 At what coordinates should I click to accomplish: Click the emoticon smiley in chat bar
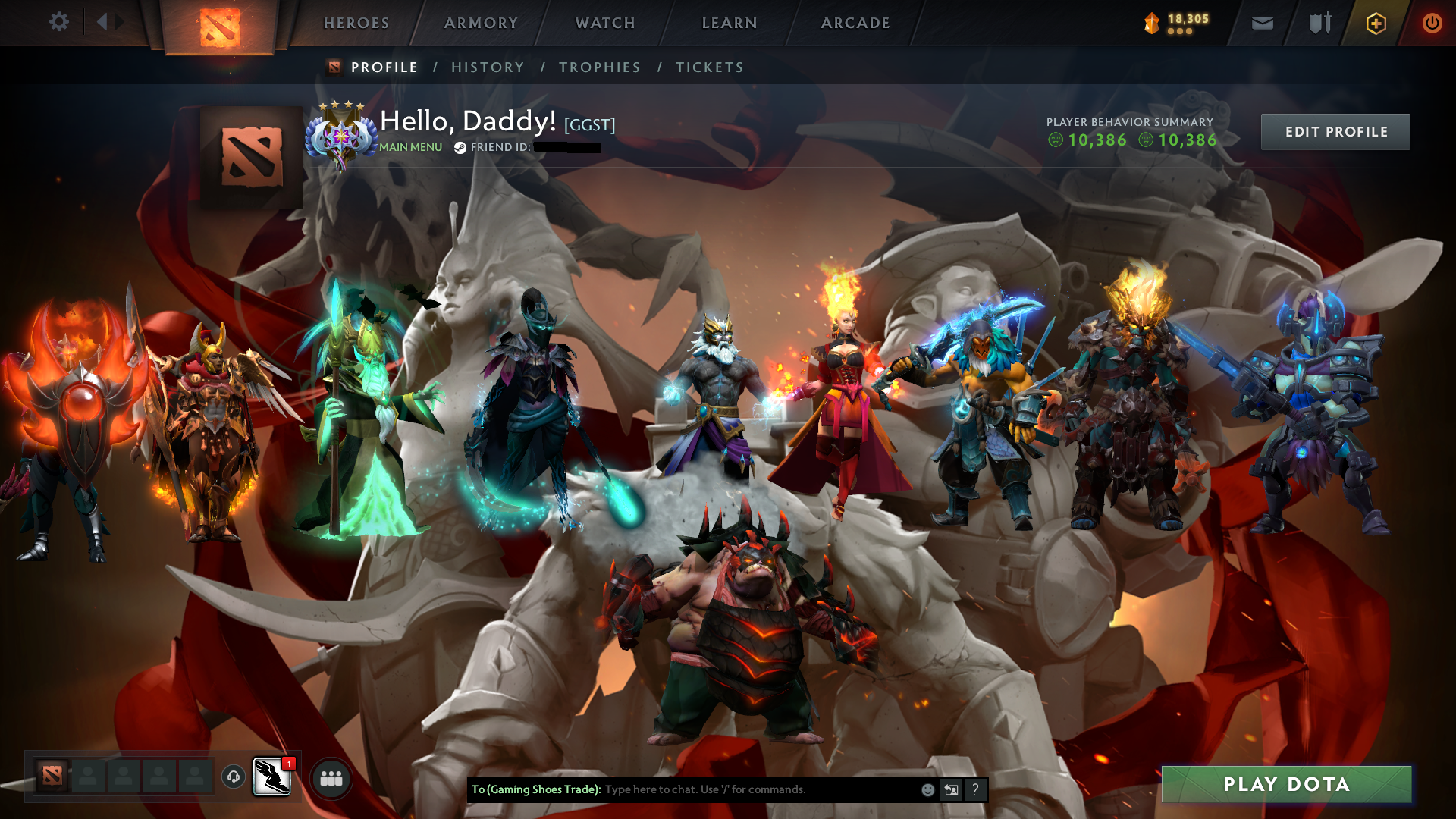(928, 789)
